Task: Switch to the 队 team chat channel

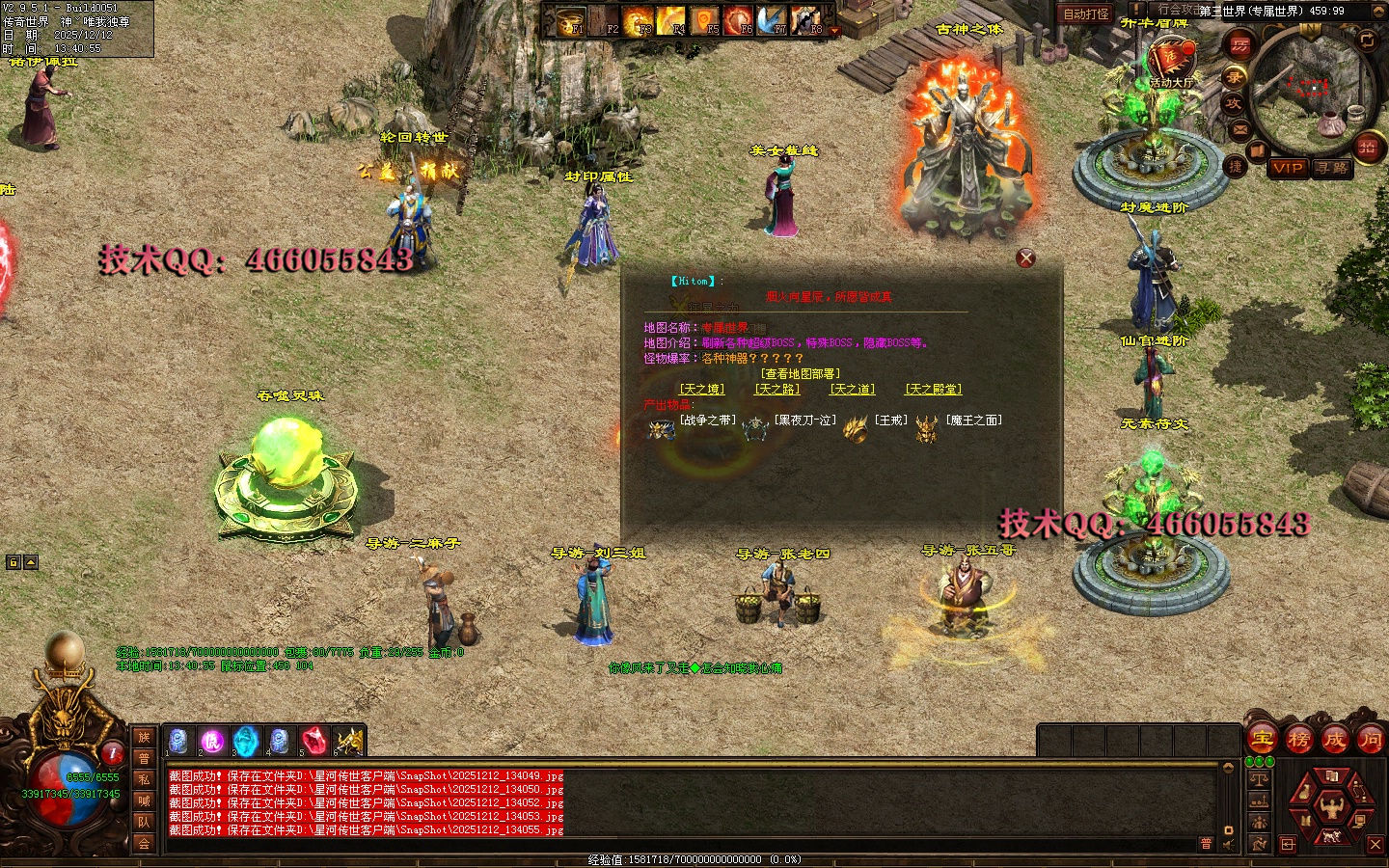Action: tap(144, 823)
